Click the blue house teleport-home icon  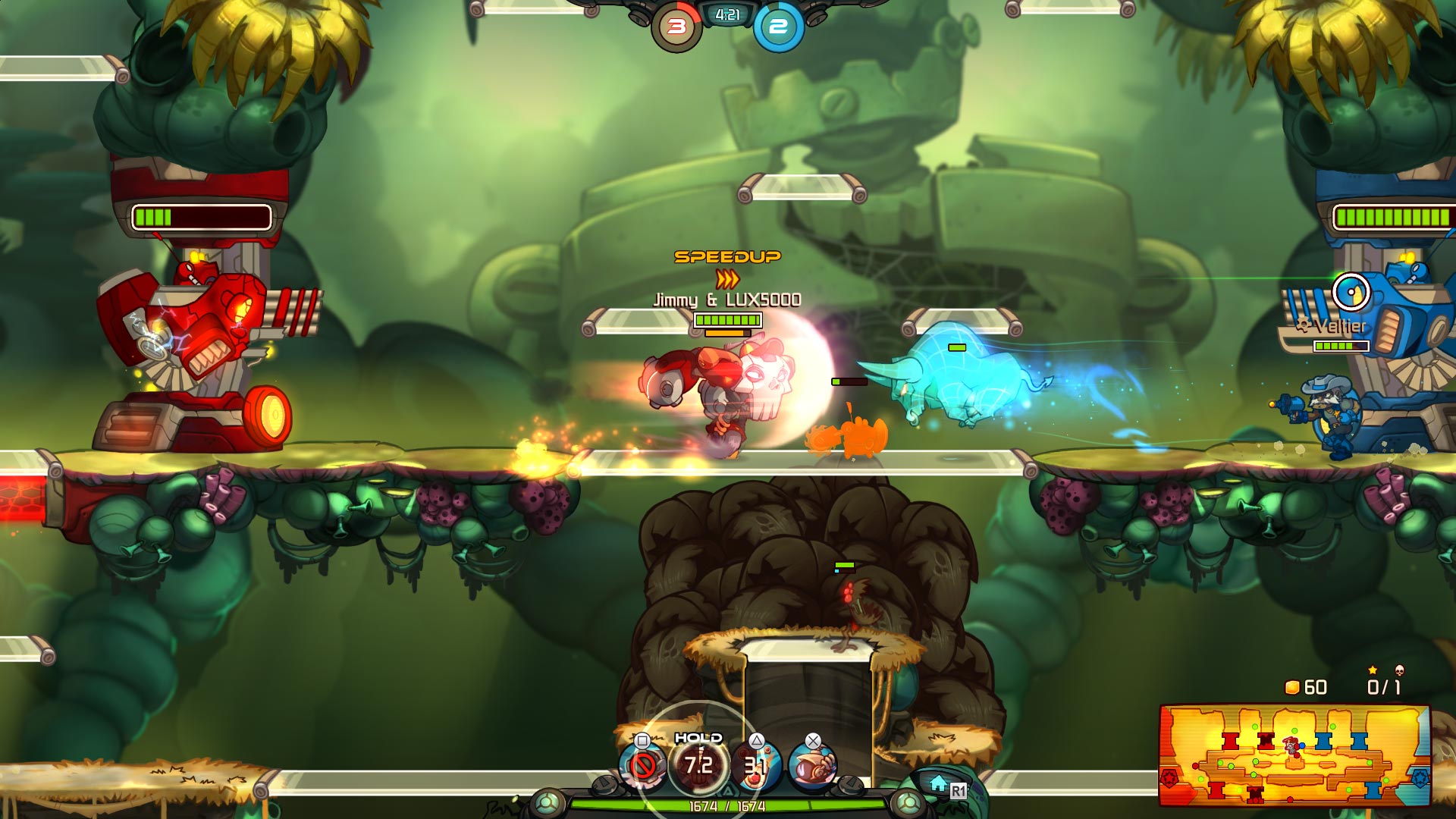point(939,783)
